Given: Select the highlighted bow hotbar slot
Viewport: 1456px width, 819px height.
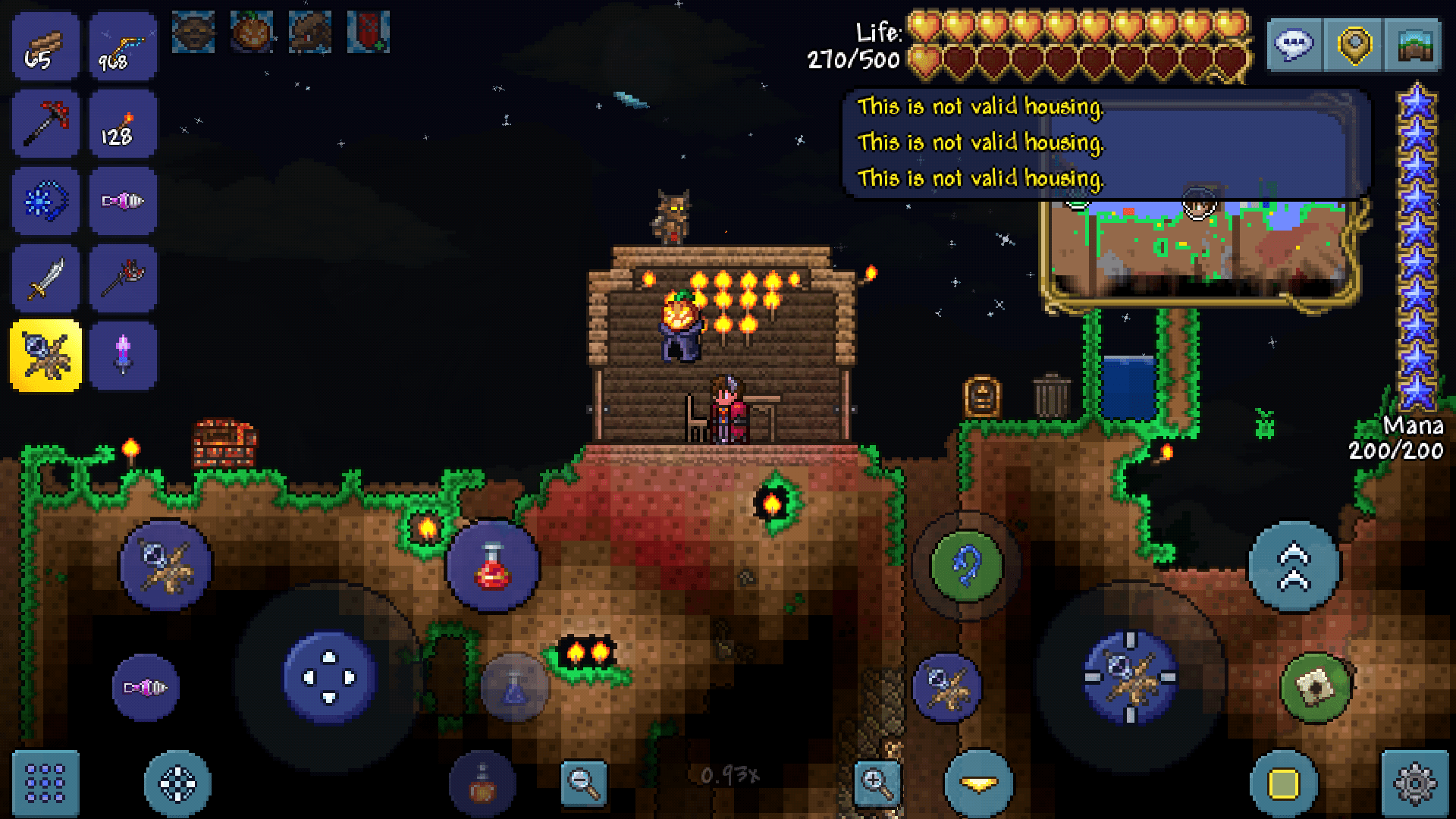Looking at the screenshot, I should [45, 354].
